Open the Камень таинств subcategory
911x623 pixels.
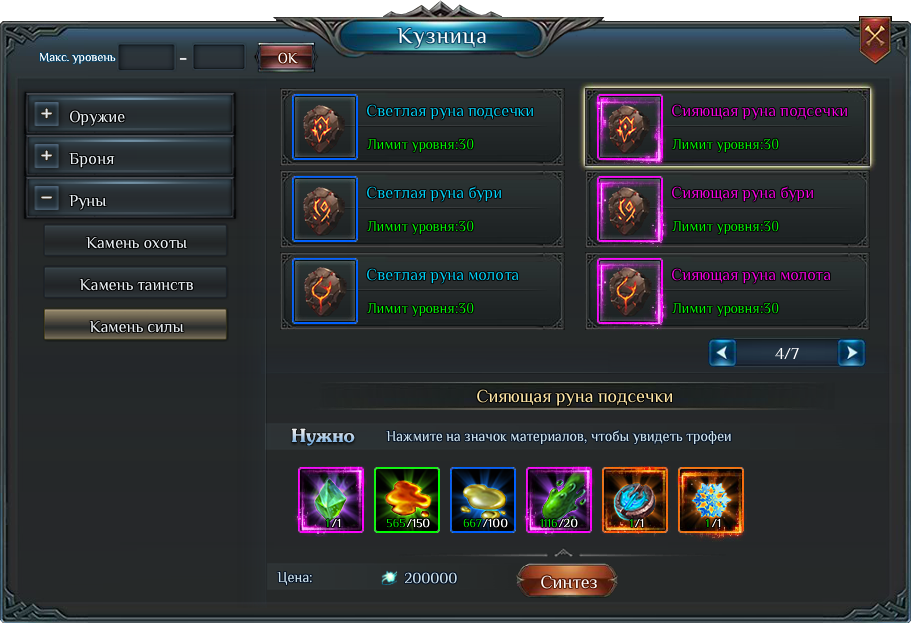point(136,284)
